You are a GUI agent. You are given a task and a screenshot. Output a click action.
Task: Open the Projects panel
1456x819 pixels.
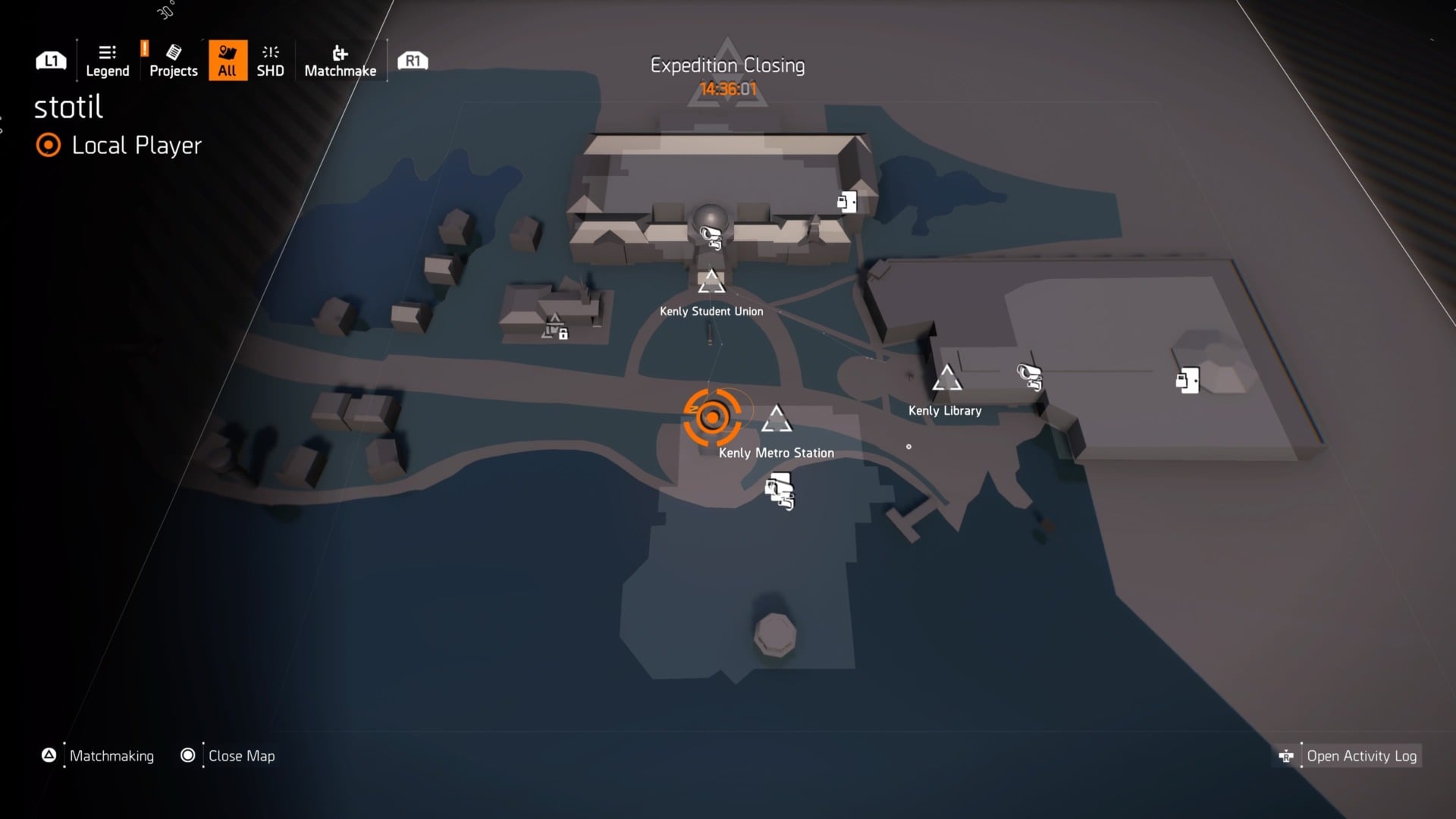(x=173, y=60)
